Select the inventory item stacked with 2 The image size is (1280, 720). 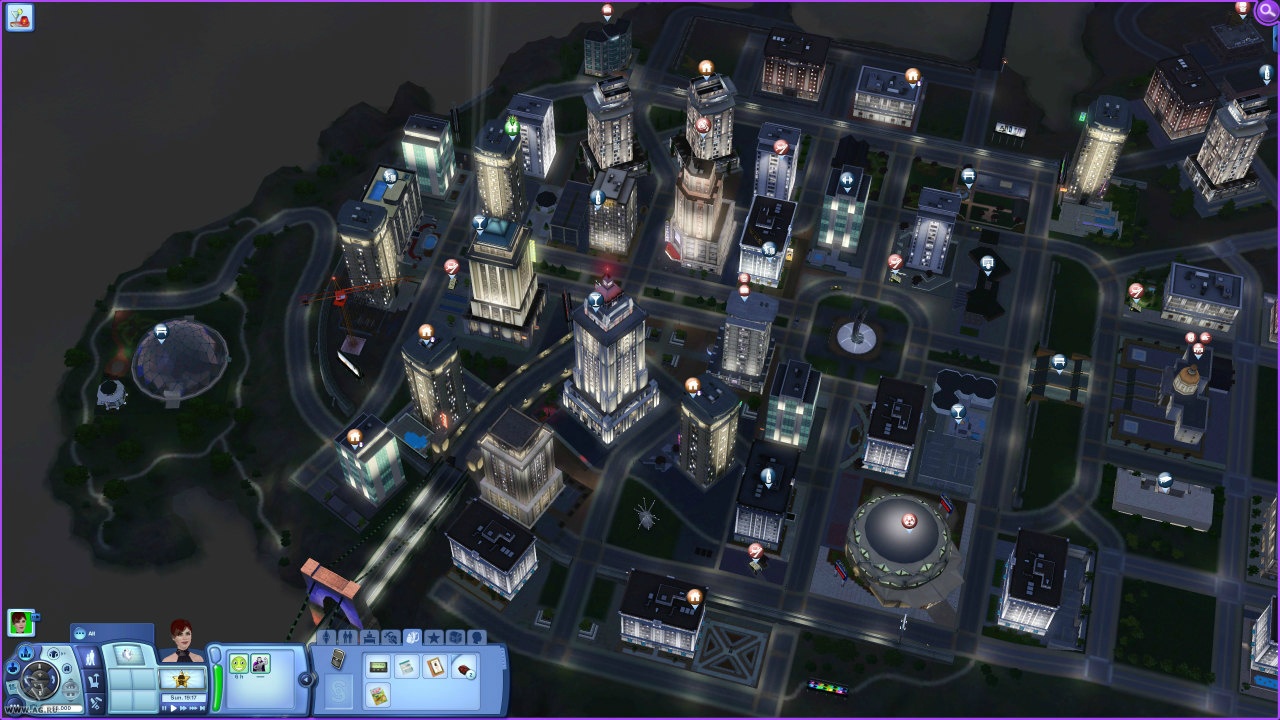(462, 667)
